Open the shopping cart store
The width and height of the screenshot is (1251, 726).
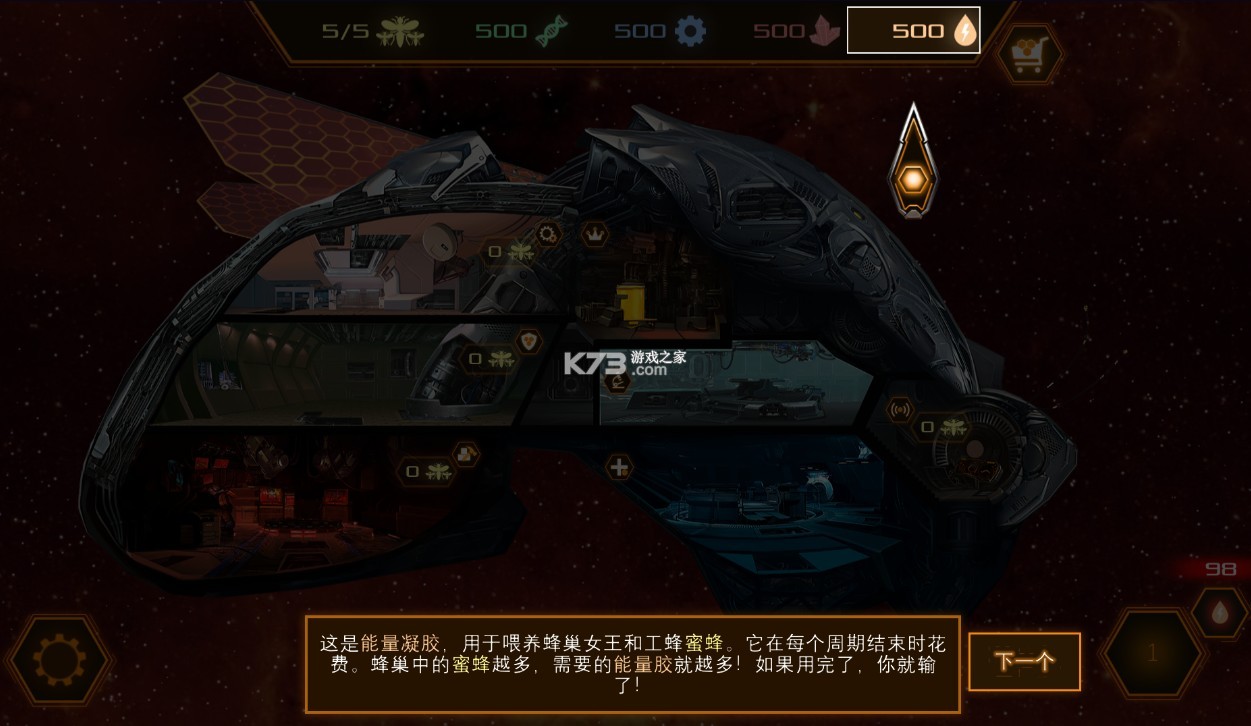pyautogui.click(x=1028, y=53)
